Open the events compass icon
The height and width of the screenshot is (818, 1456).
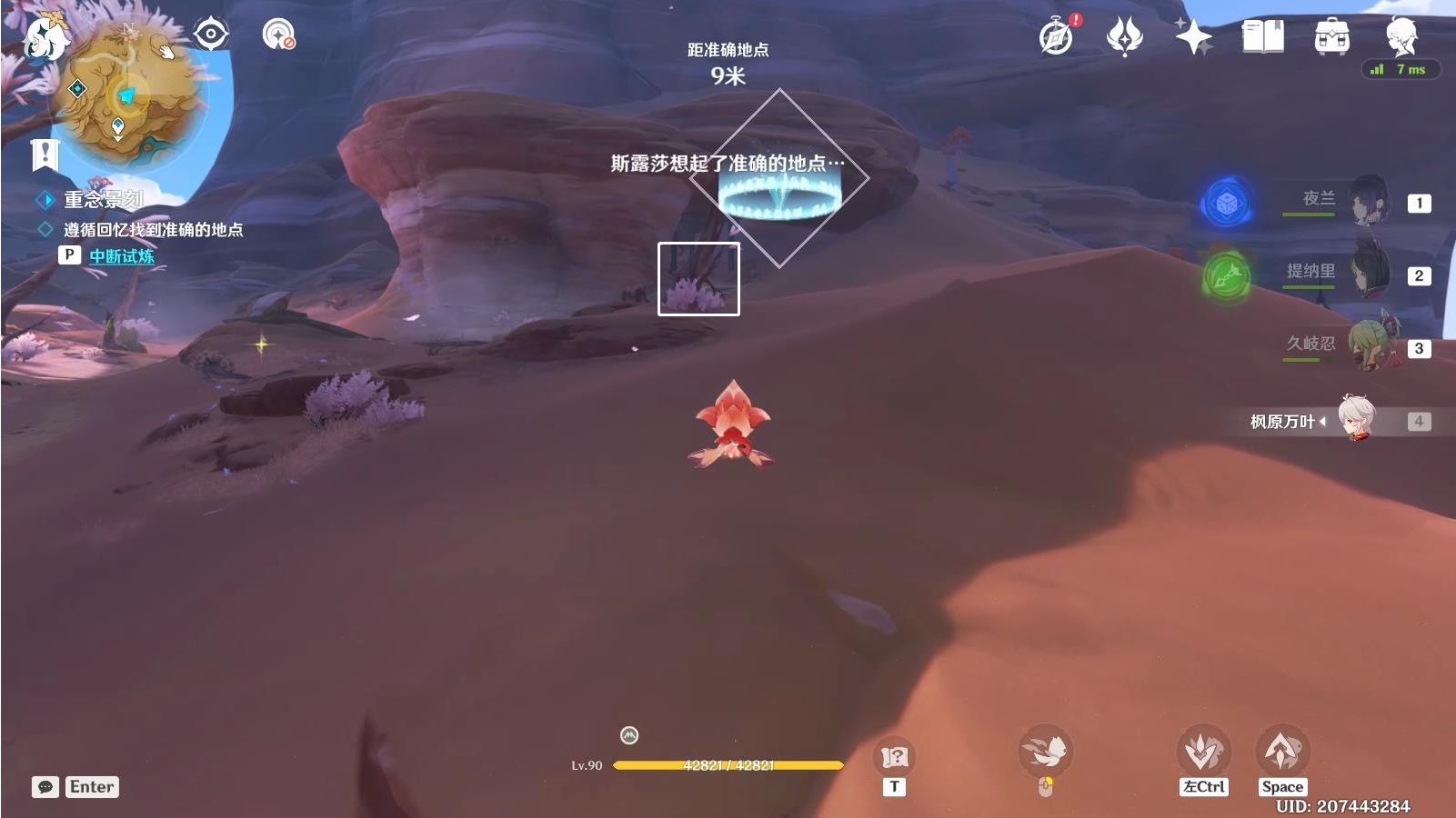[x=1057, y=36]
